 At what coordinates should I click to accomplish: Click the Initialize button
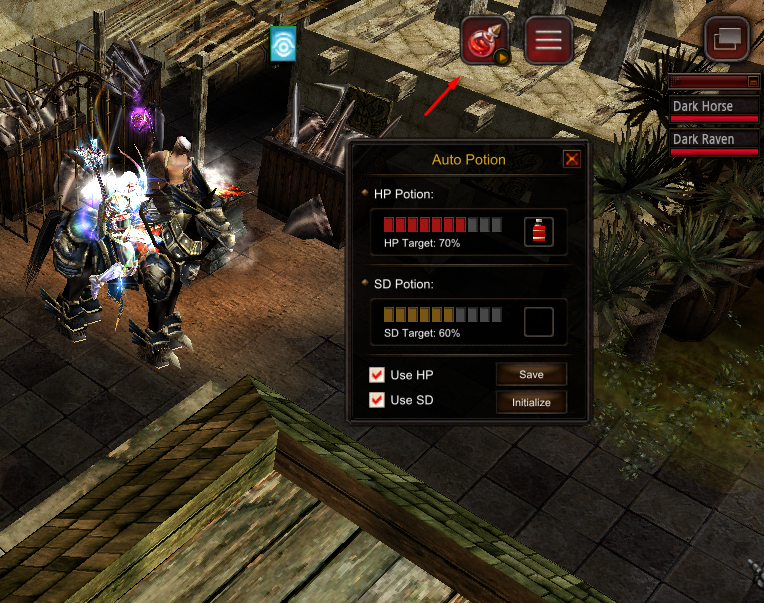(531, 402)
